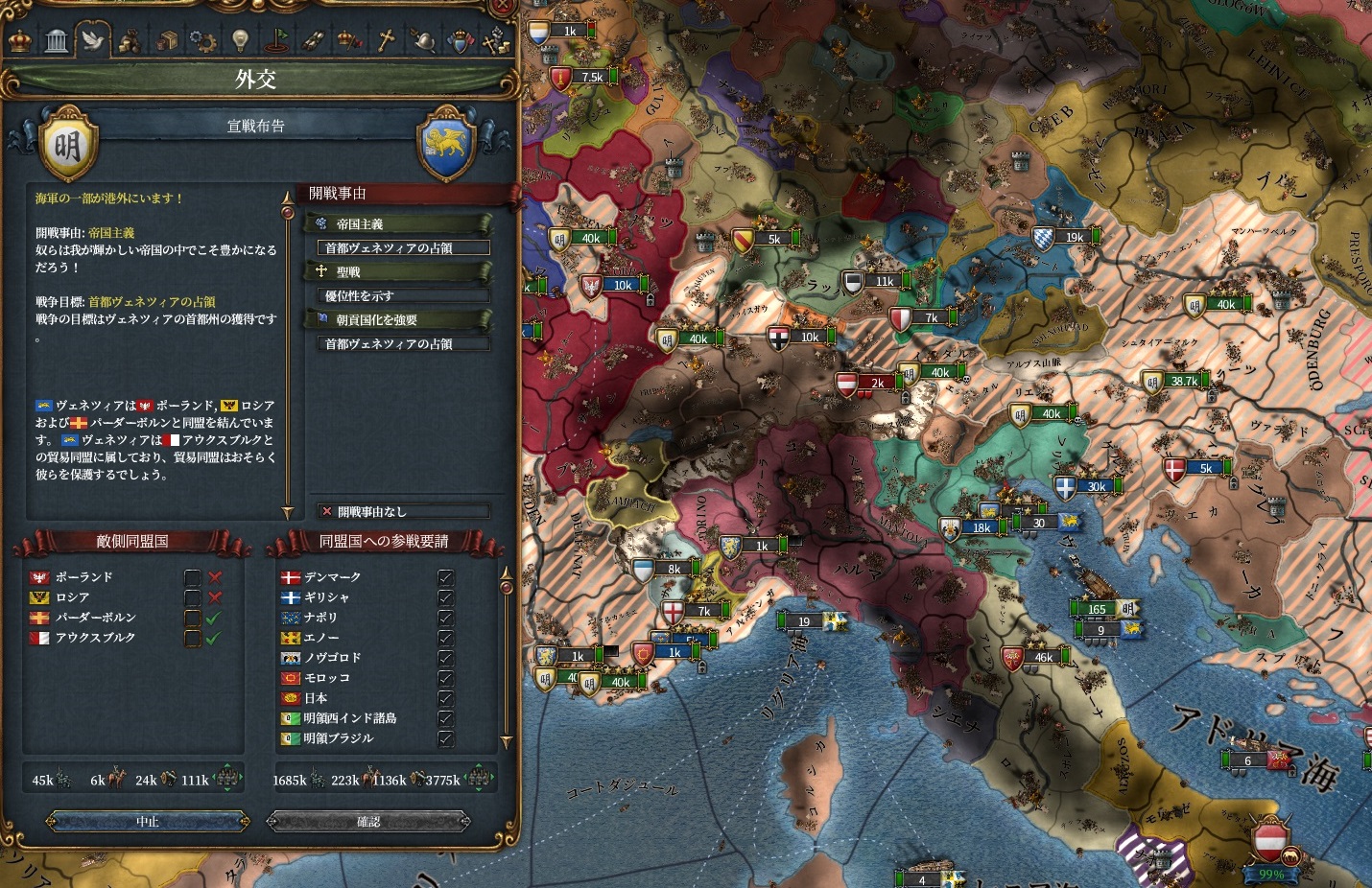Screen dimensions: 1372x888
Task: Select 首都ヴェネツィアの占領 under the 朝貢国化を強要 casus belli
Action: click(x=403, y=344)
